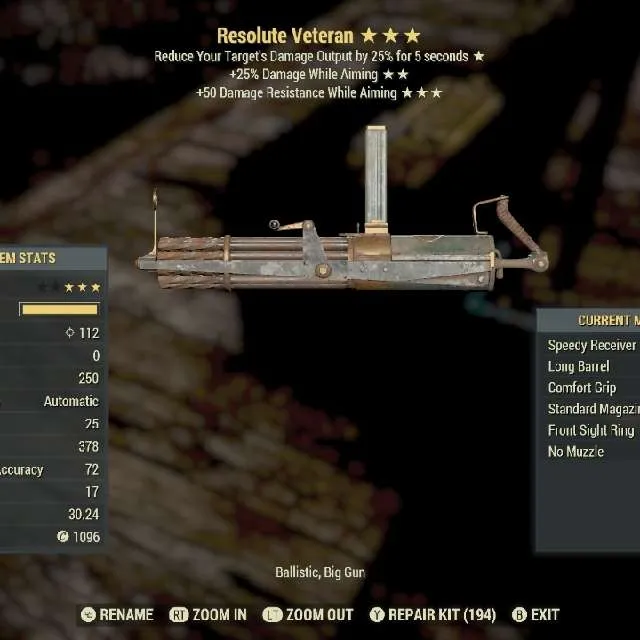640x640 pixels.
Task: Use the Repair Kit (194) option
Action: coord(431,615)
